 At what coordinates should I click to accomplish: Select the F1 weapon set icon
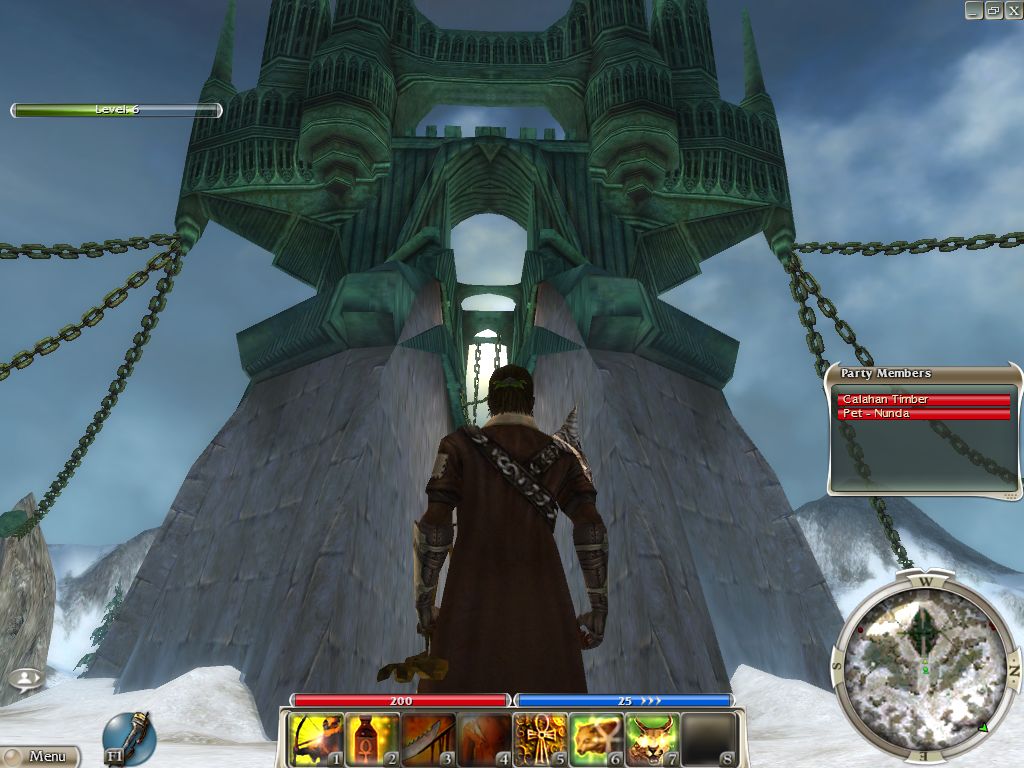coord(128,738)
